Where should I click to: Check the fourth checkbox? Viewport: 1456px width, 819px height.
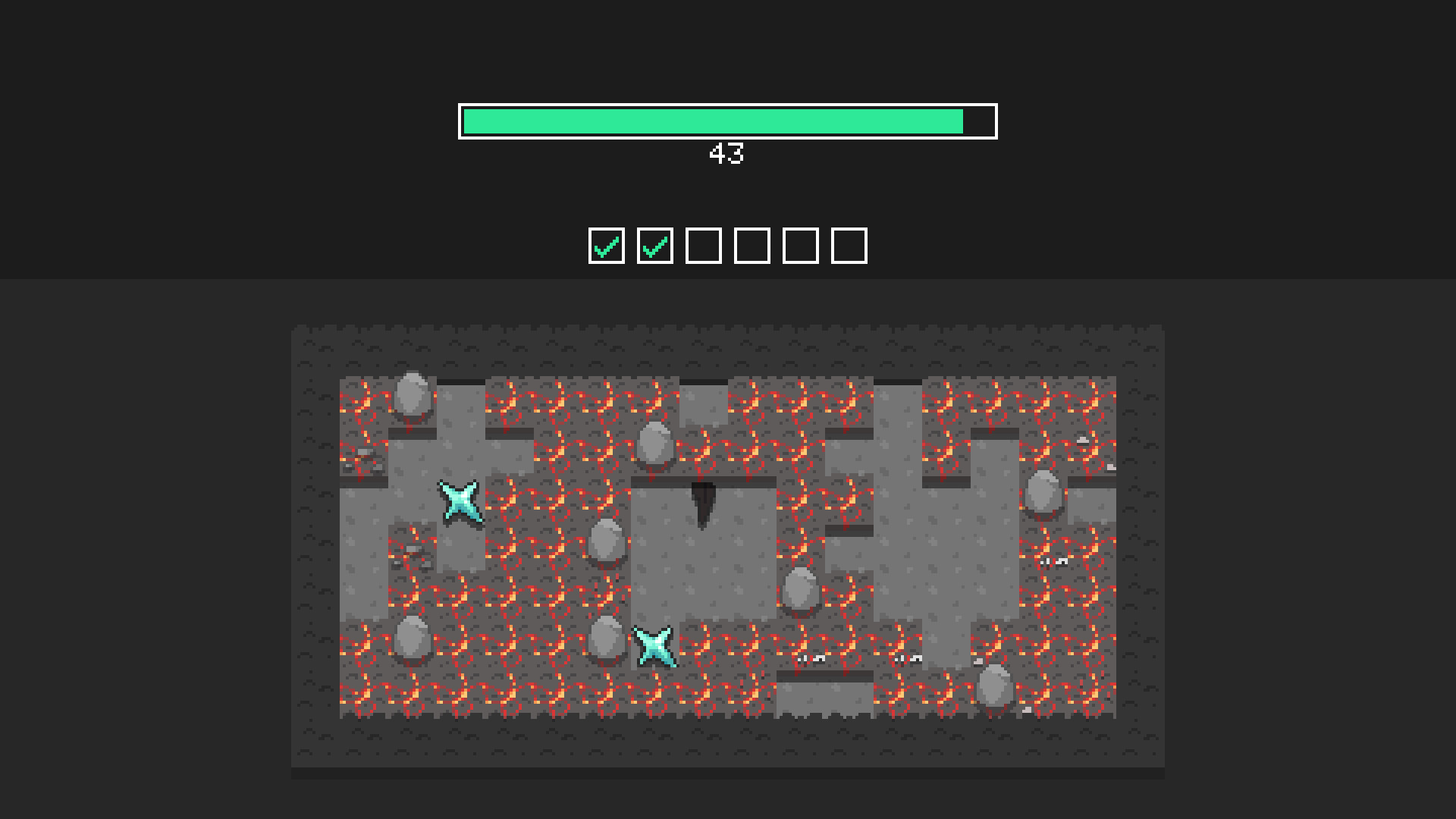click(752, 244)
